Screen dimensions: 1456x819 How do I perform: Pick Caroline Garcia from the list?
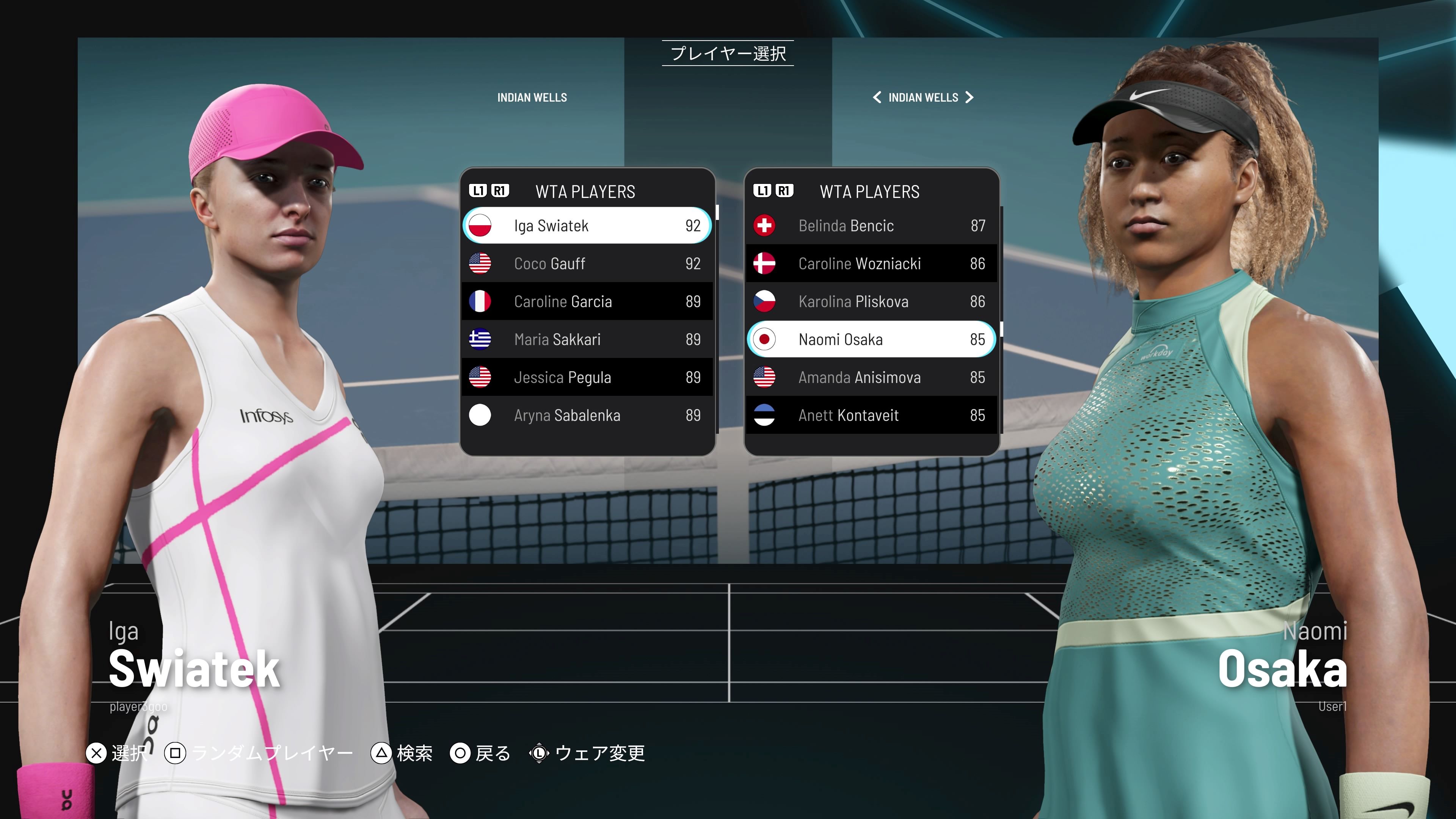click(587, 301)
